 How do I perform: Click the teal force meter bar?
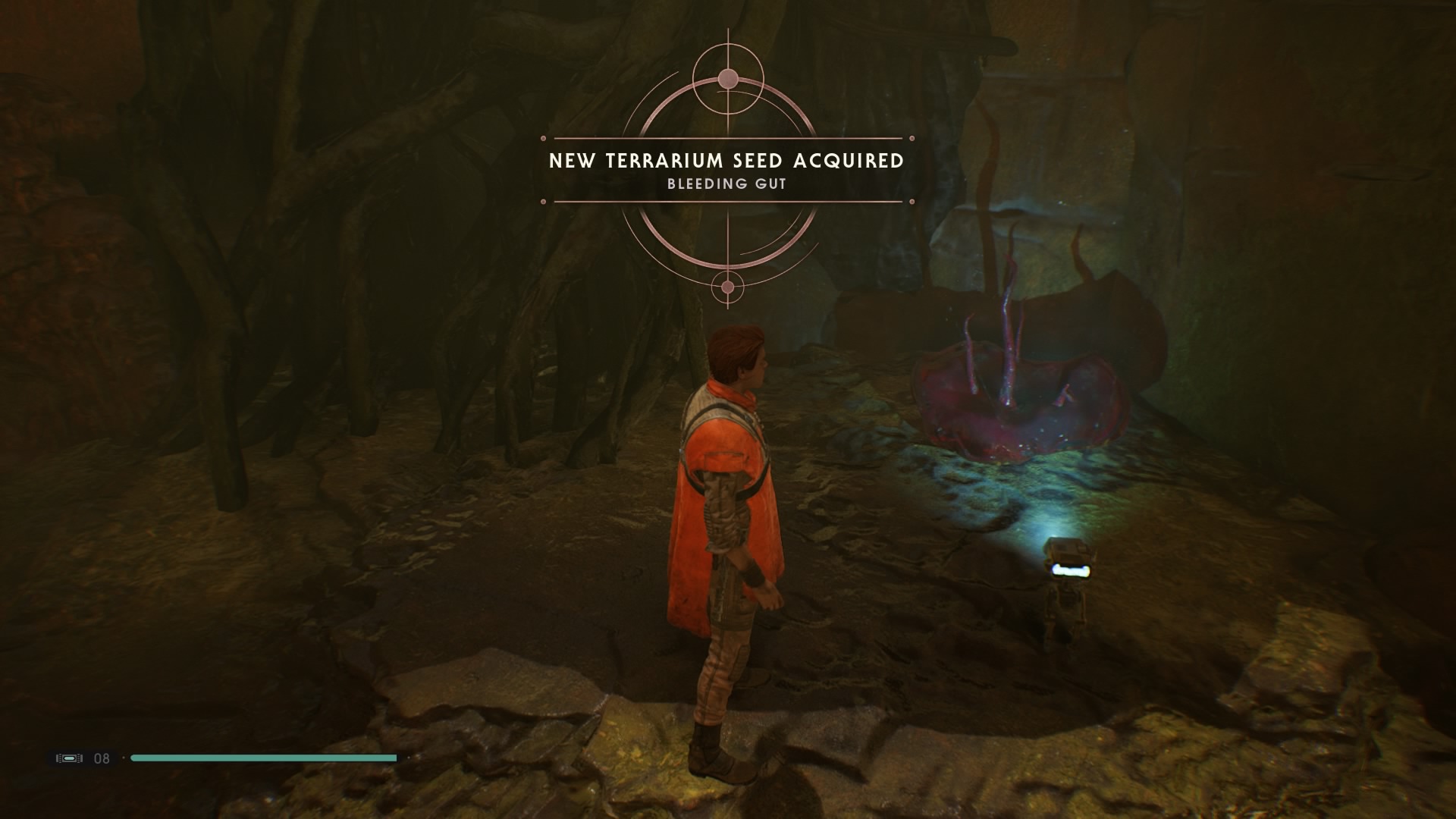(265, 758)
